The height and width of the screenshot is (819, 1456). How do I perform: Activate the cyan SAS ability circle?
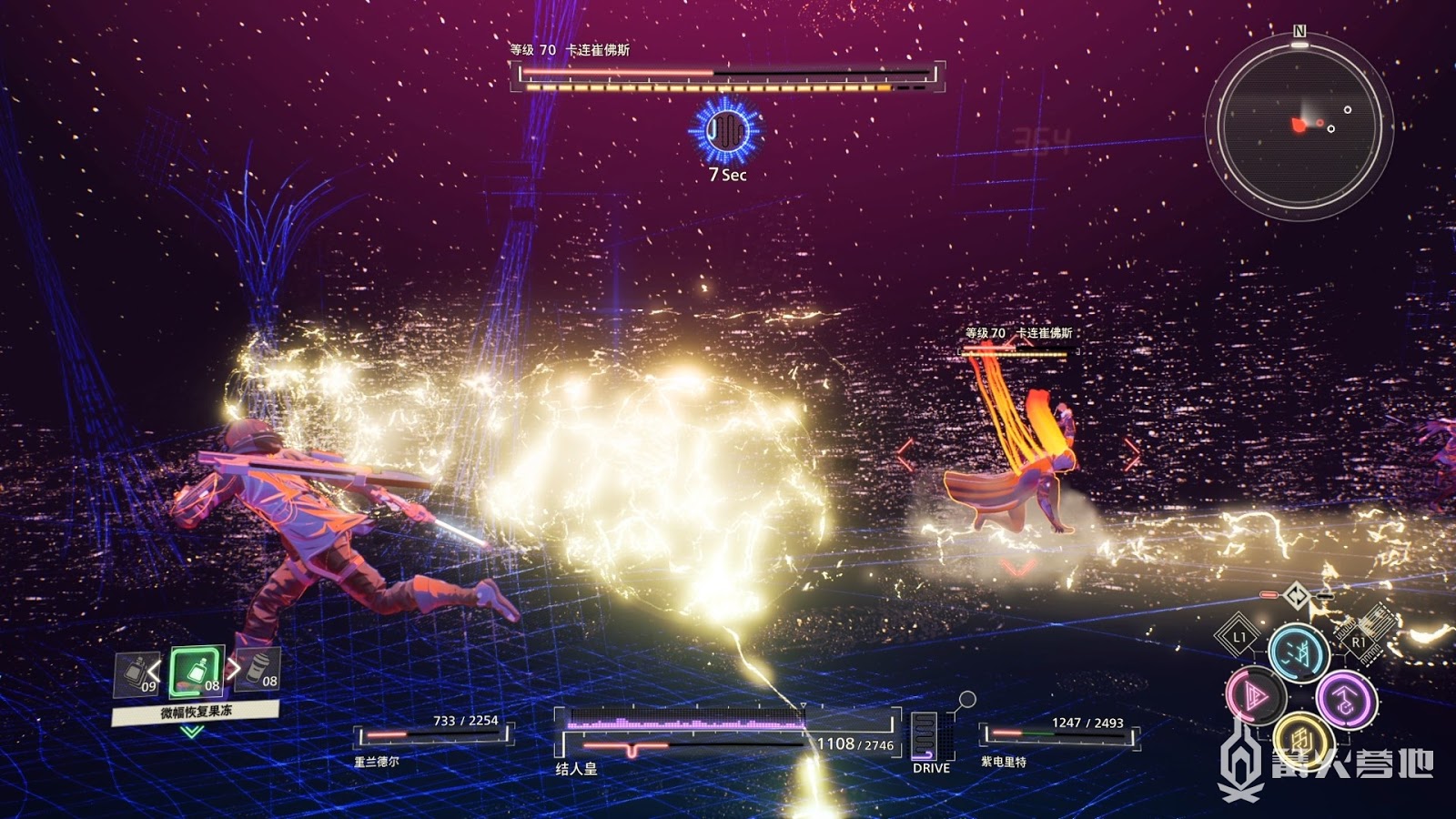1299,652
